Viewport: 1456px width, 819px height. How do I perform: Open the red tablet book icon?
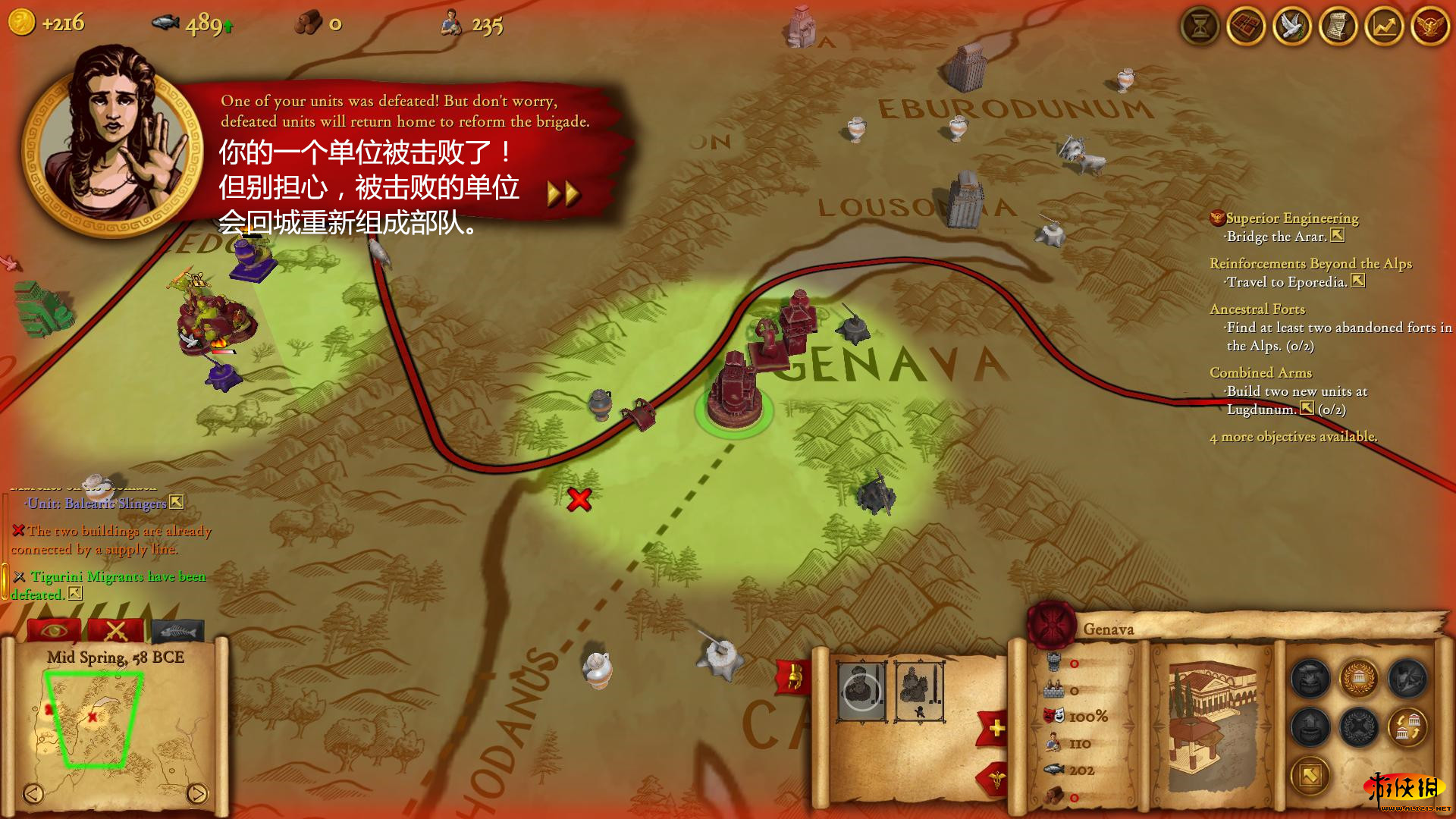click(1246, 27)
